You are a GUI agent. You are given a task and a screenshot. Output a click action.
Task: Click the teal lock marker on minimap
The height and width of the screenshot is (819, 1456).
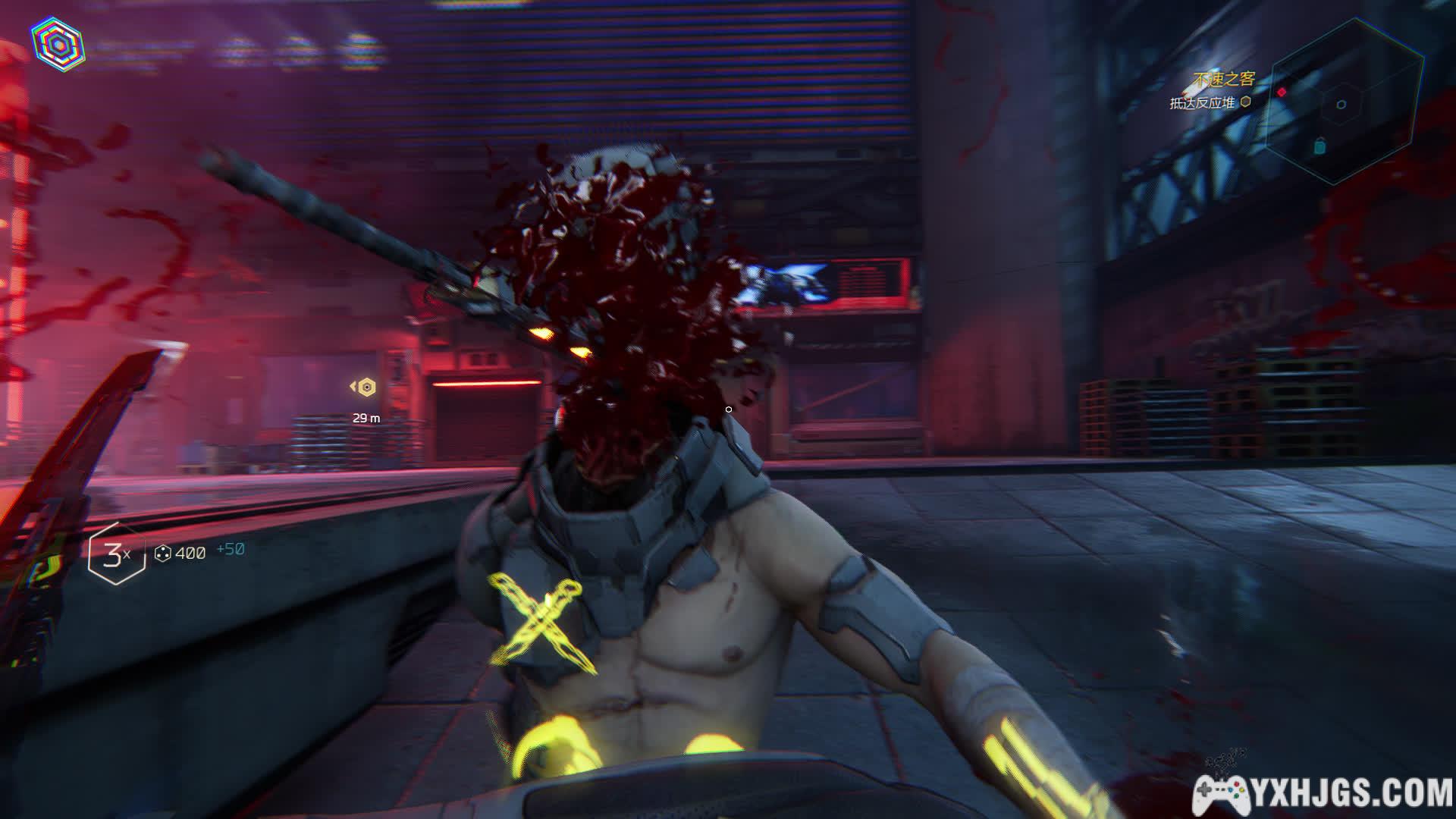(1319, 146)
